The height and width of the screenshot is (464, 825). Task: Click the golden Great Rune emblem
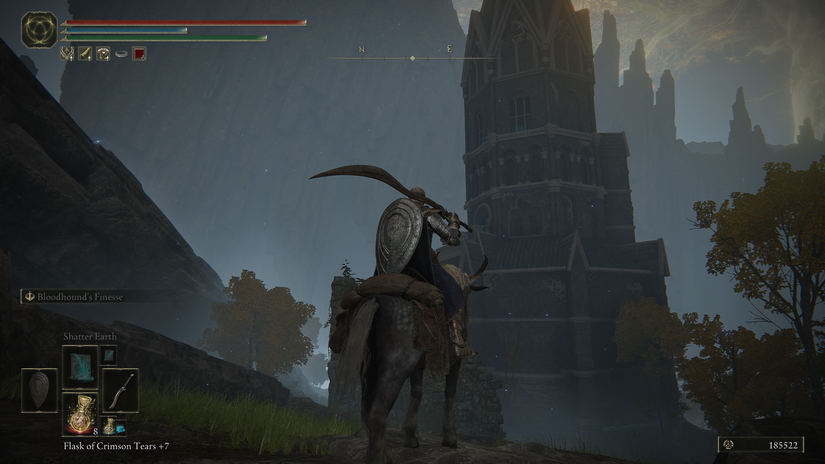[x=40, y=29]
